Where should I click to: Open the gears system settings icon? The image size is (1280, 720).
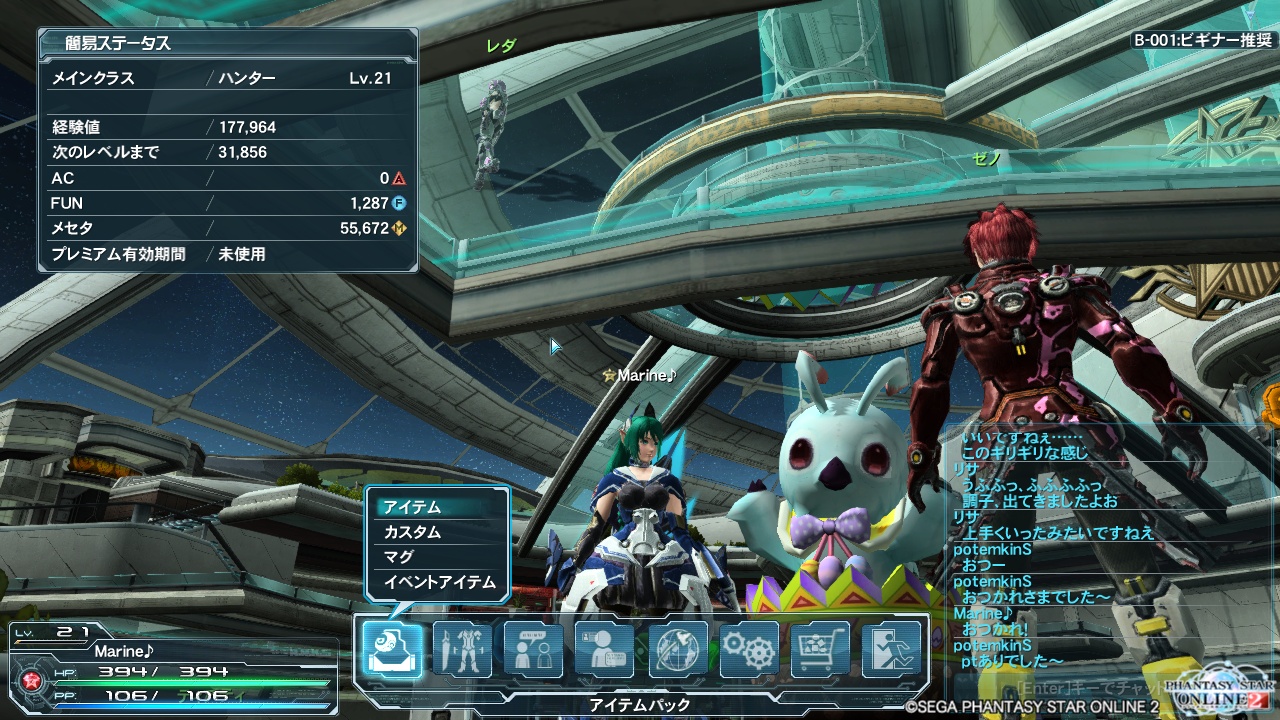click(x=748, y=649)
